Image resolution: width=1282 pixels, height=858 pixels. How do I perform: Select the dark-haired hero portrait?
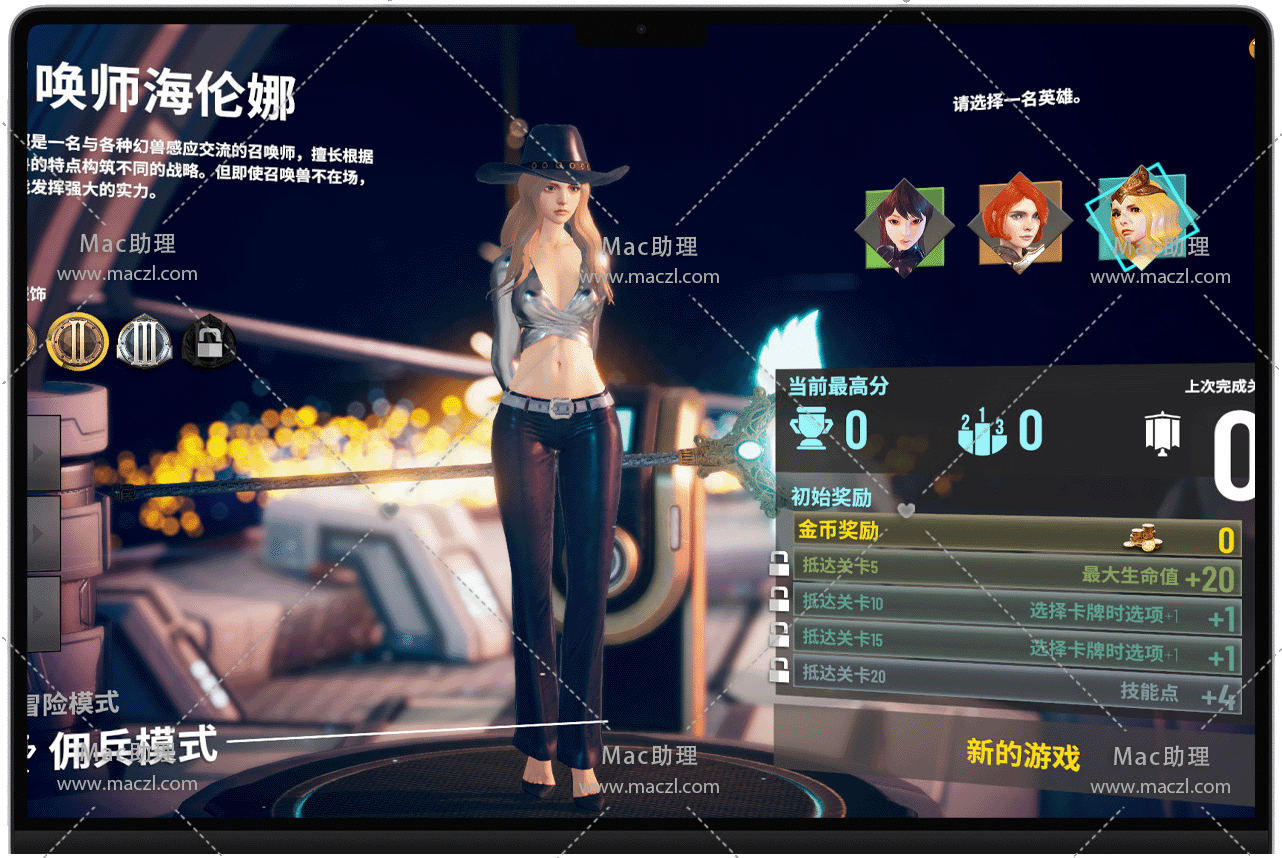(904, 228)
